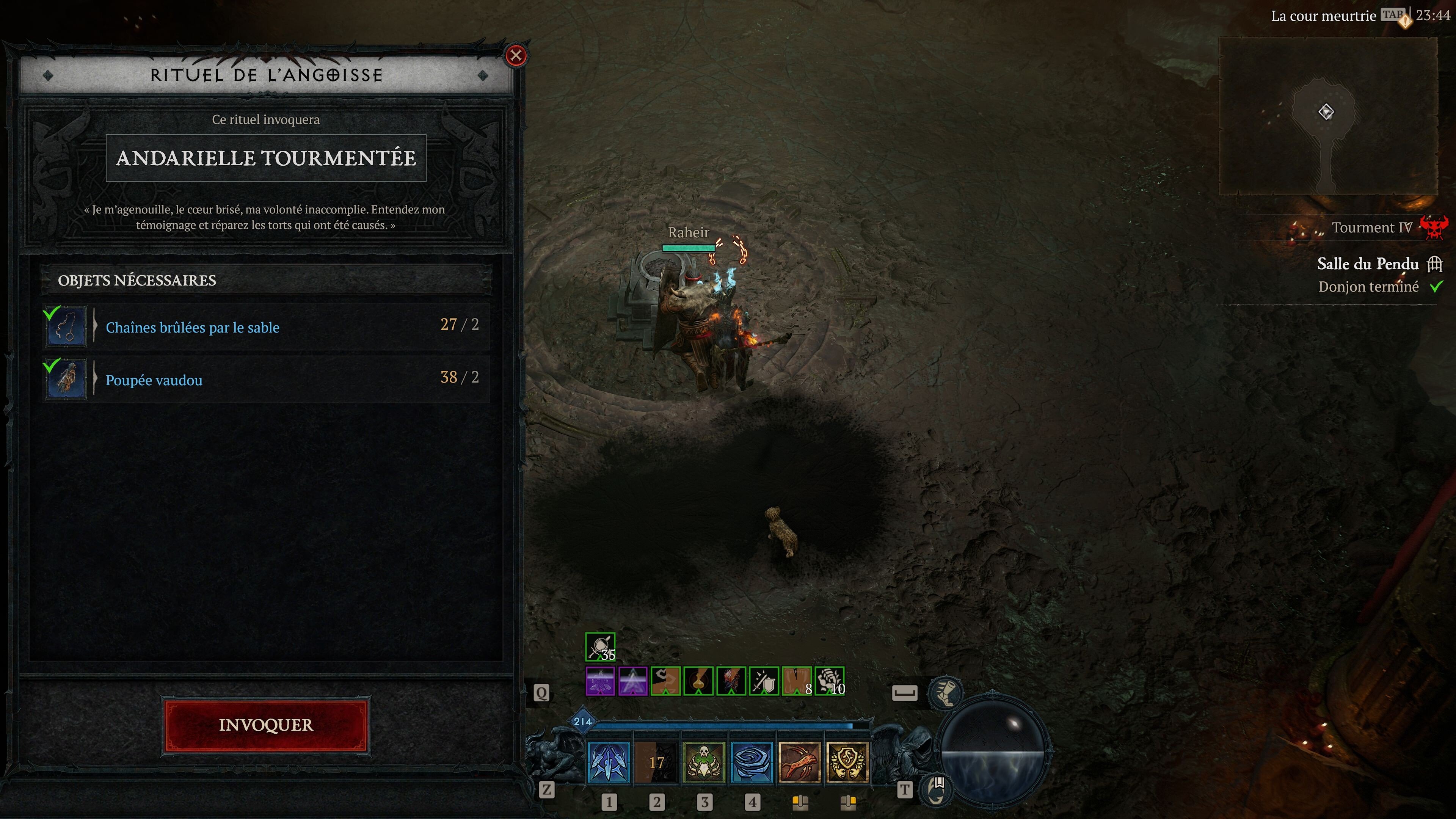Image resolution: width=1456 pixels, height=819 pixels.
Task: Inspect the purple triangle buff icon
Action: coord(632,681)
